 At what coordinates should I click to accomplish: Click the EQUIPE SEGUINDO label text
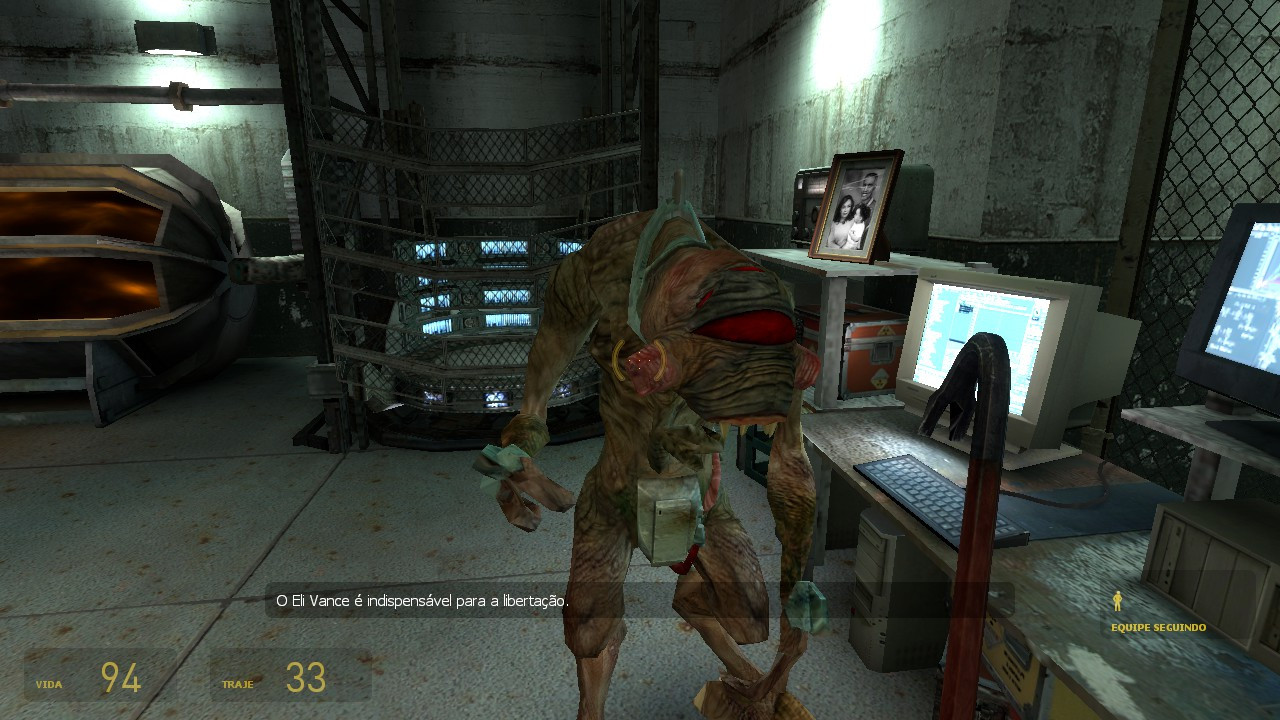point(1157,629)
